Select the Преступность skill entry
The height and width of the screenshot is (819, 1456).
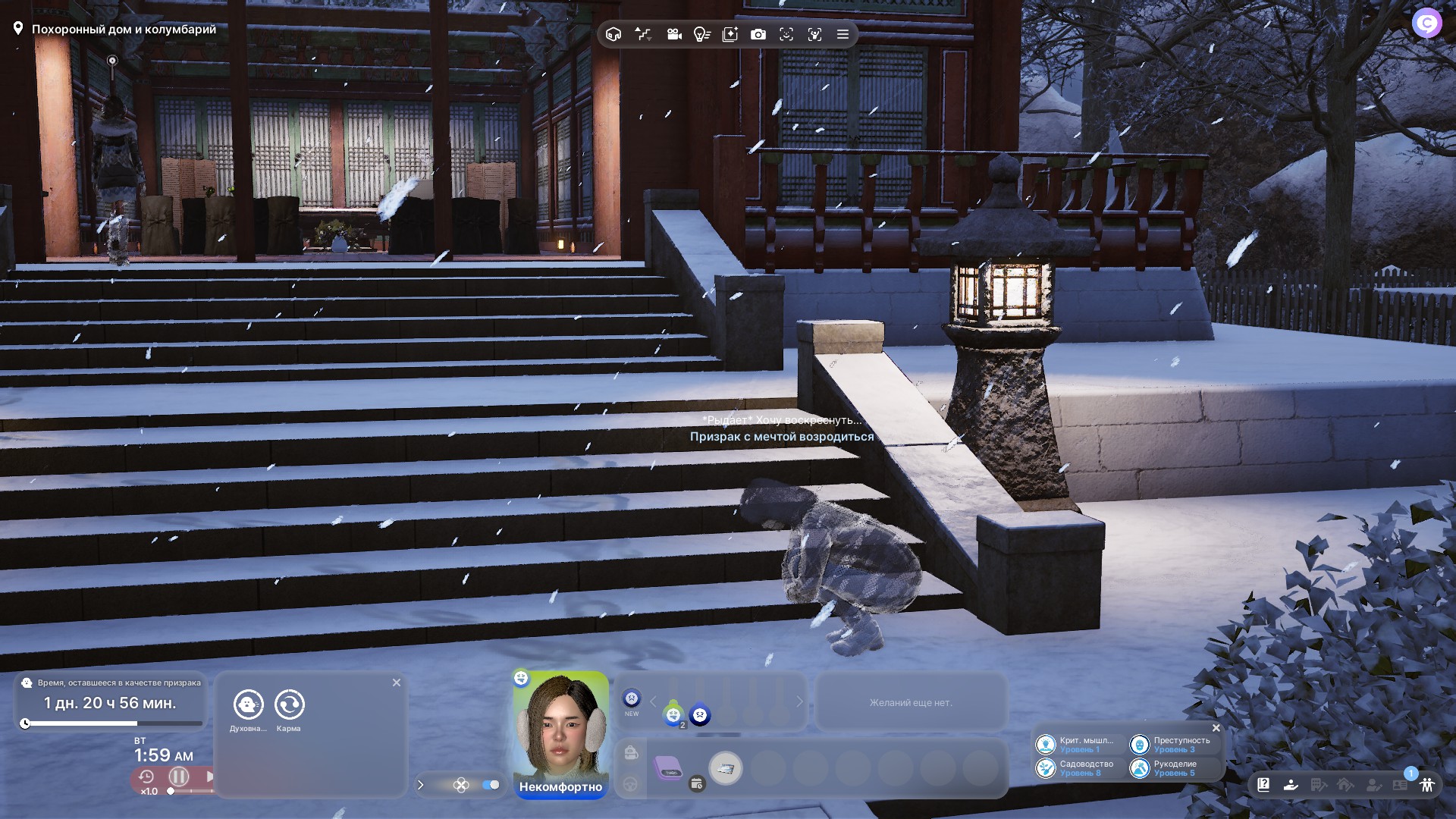(x=1172, y=745)
